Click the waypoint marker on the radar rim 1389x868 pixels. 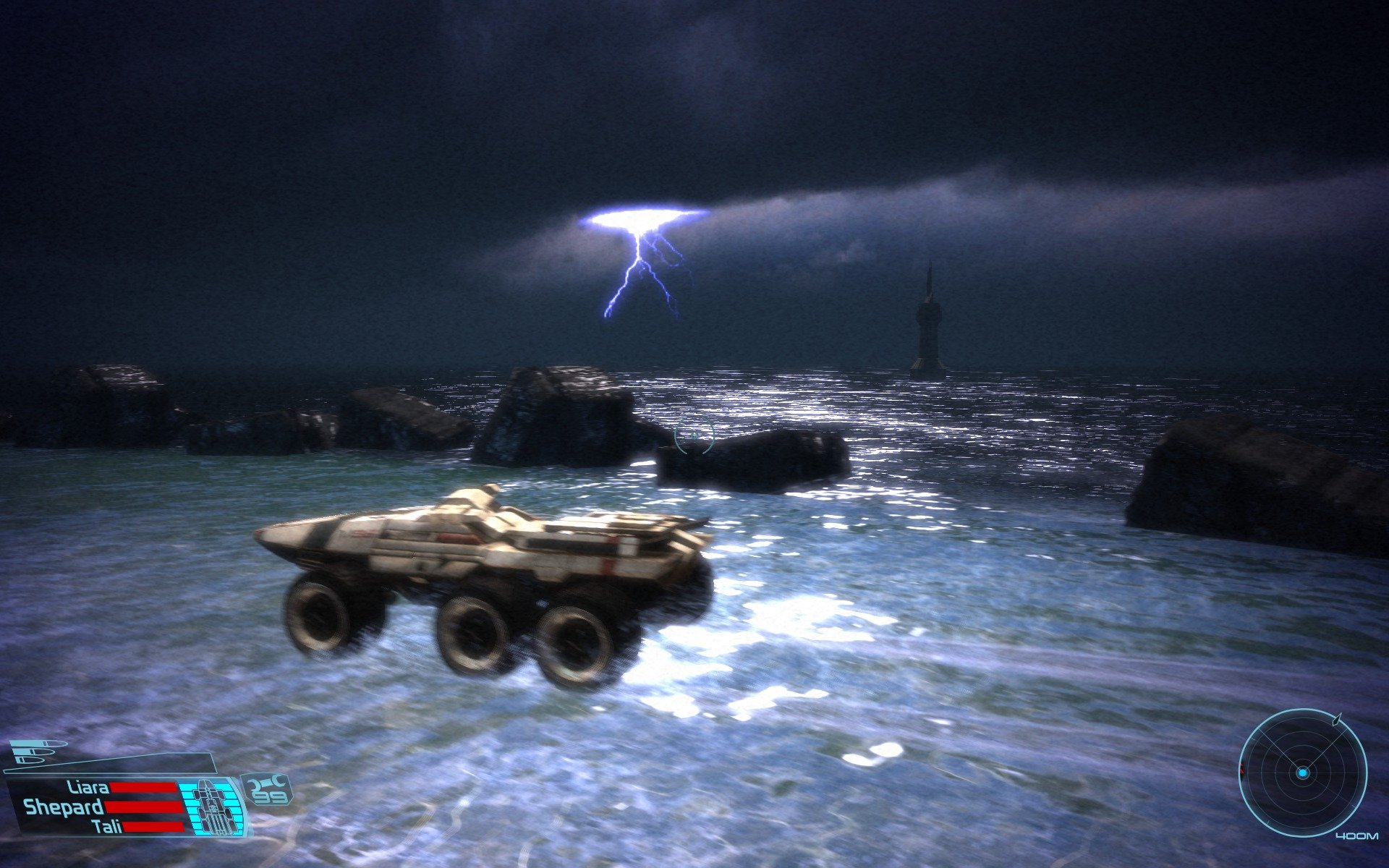click(x=1337, y=719)
